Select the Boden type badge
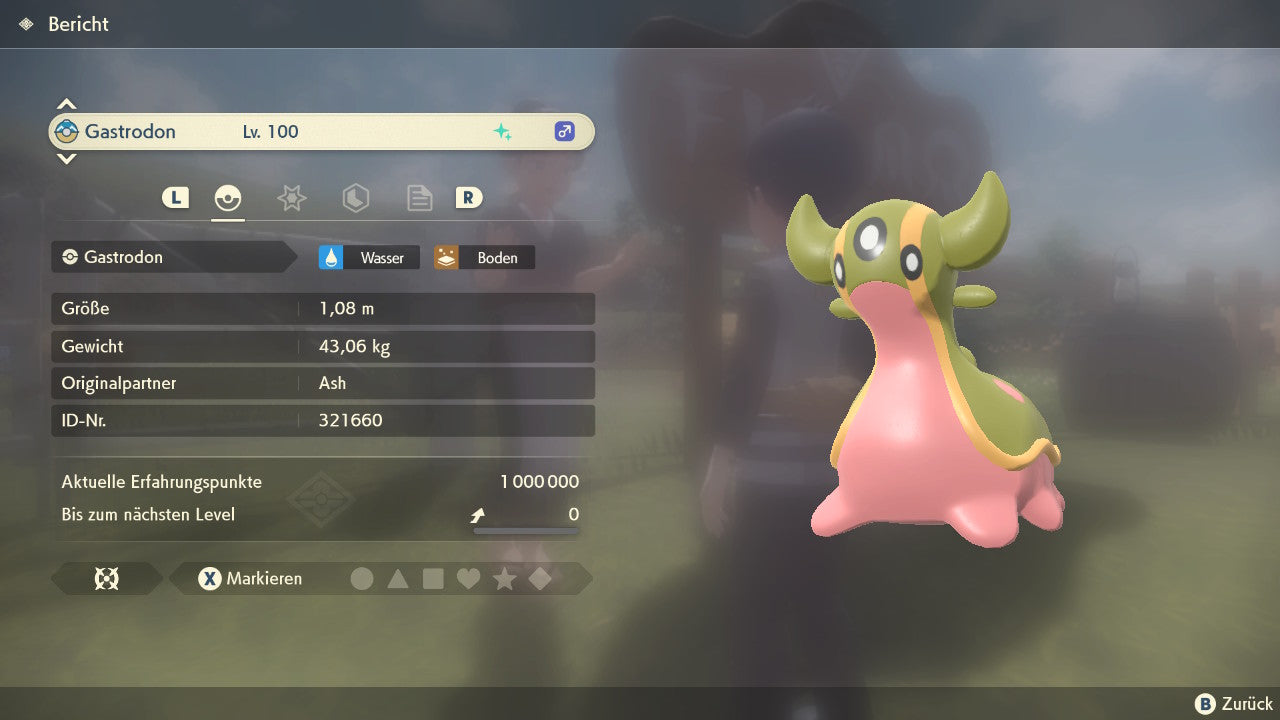 tap(484, 257)
